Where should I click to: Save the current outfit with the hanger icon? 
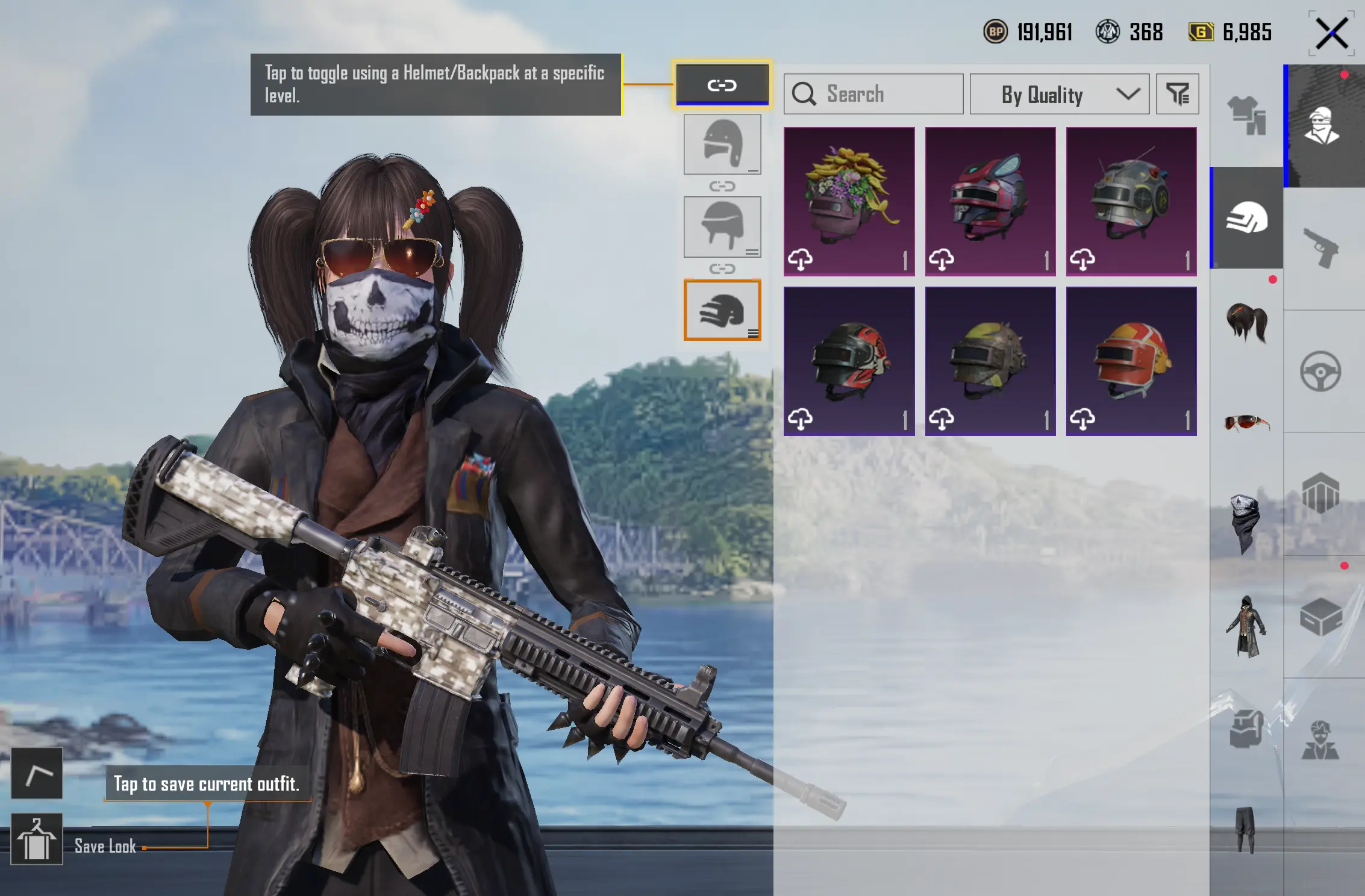[37, 839]
